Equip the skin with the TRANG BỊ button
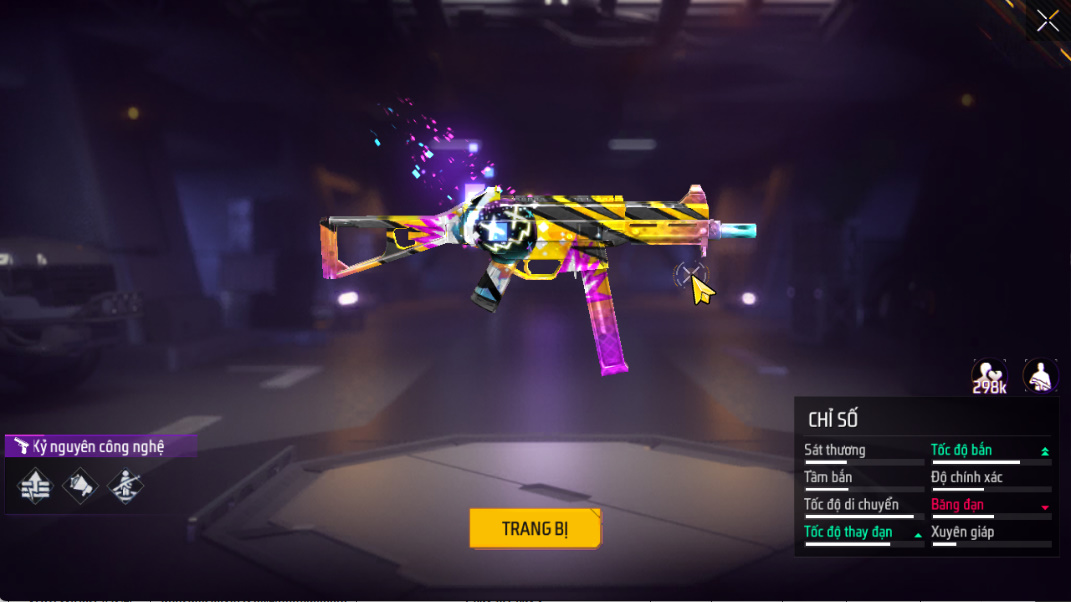Viewport: 1071px width, 602px height. coord(535,528)
